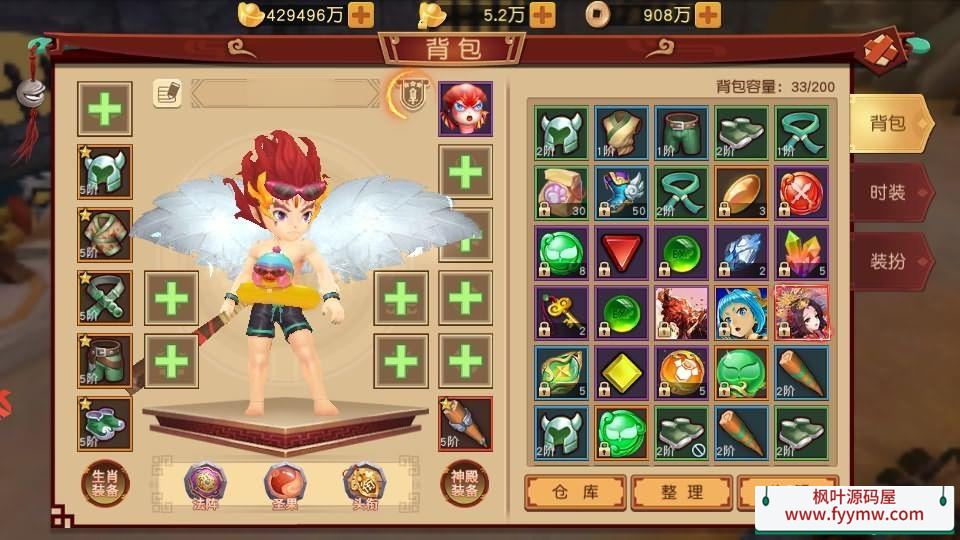Click the equipped weapon slot
Image resolution: width=960 pixels, height=540 pixels.
(x=465, y=423)
